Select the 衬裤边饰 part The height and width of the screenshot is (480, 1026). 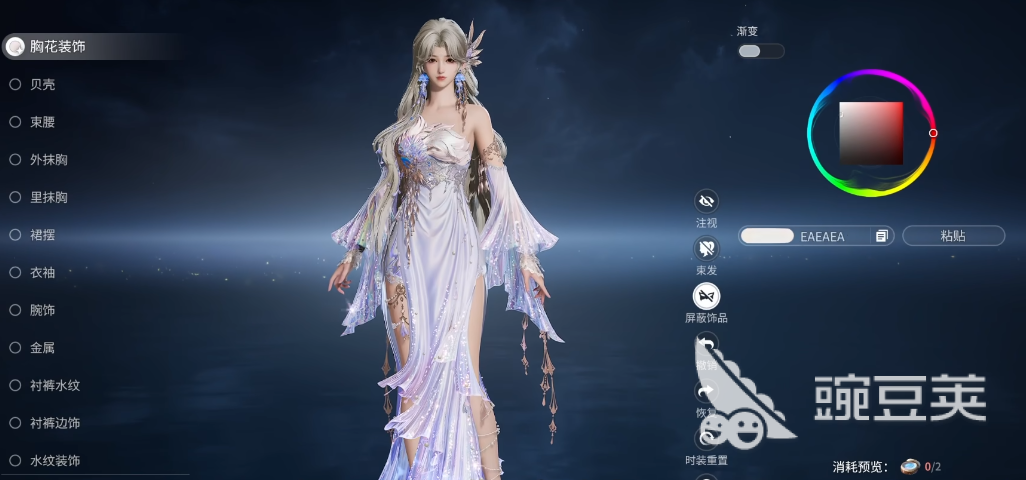(55, 423)
